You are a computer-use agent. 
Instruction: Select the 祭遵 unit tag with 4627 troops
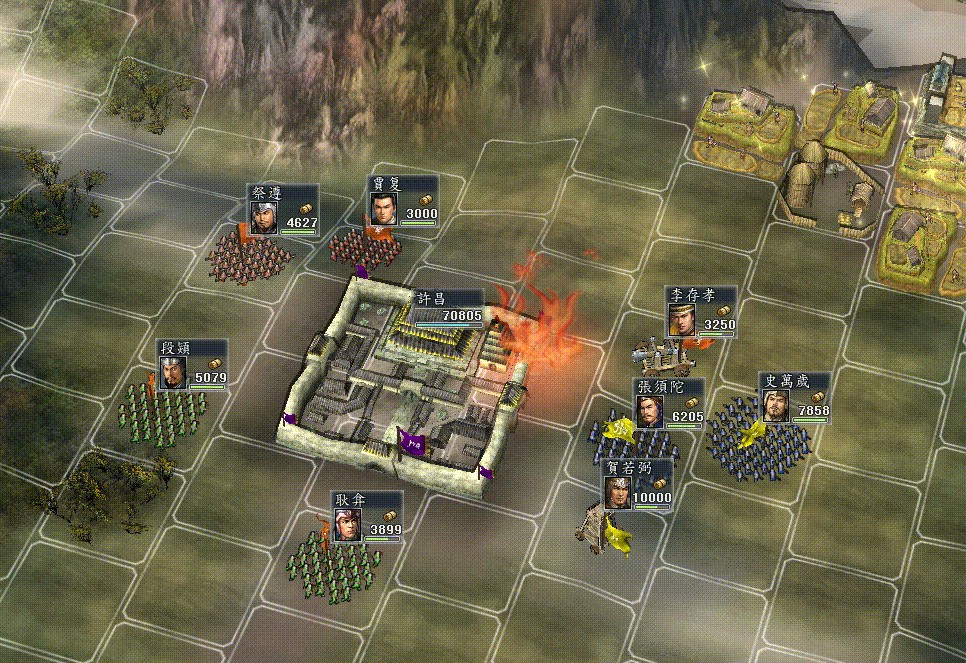[283, 210]
